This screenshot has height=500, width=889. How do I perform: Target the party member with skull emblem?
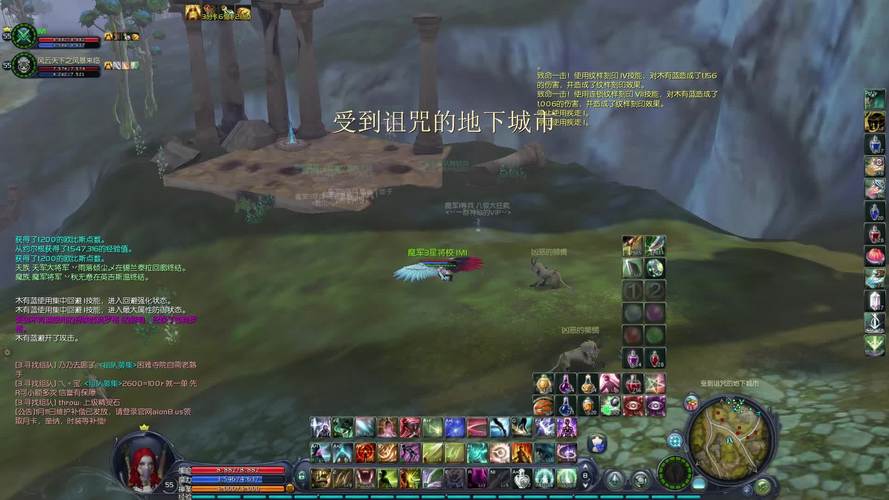coord(24,67)
